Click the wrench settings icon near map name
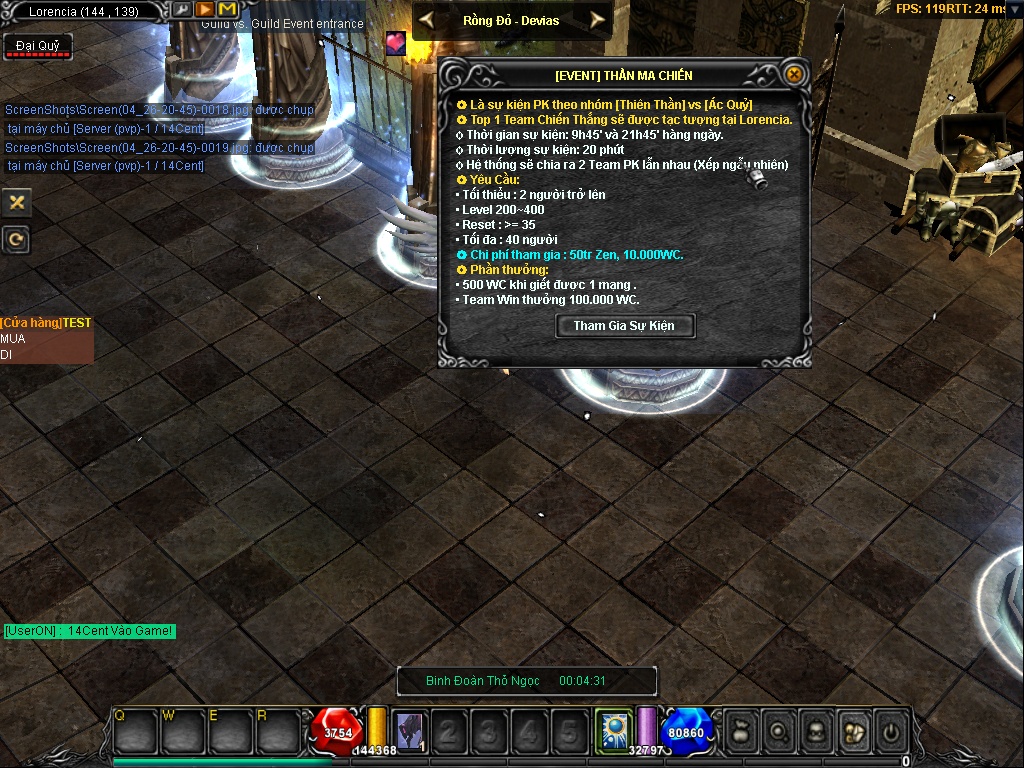The height and width of the screenshot is (768, 1024). click(182, 9)
